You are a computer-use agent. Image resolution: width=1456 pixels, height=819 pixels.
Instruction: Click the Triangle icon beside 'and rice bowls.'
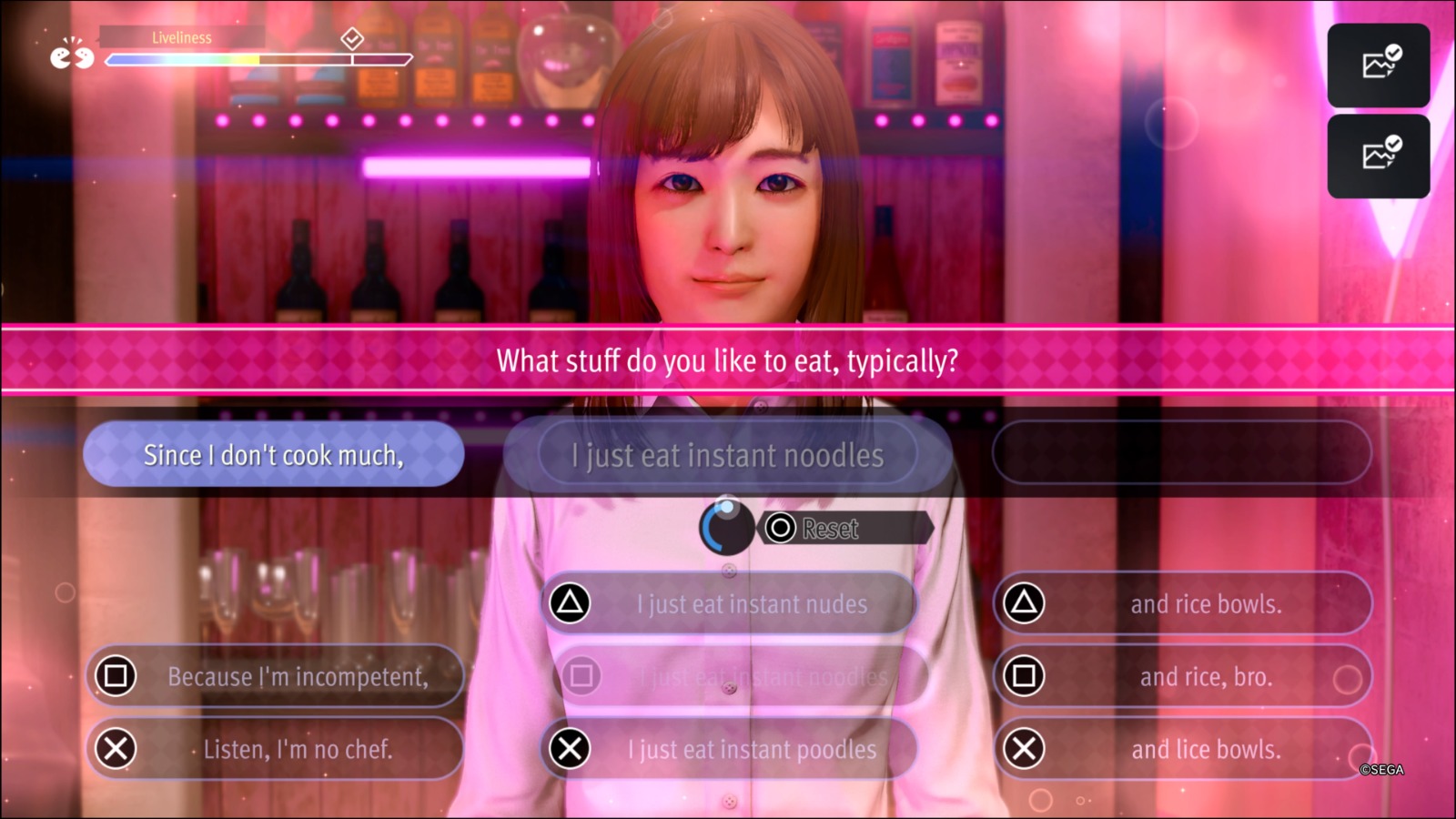[1025, 603]
